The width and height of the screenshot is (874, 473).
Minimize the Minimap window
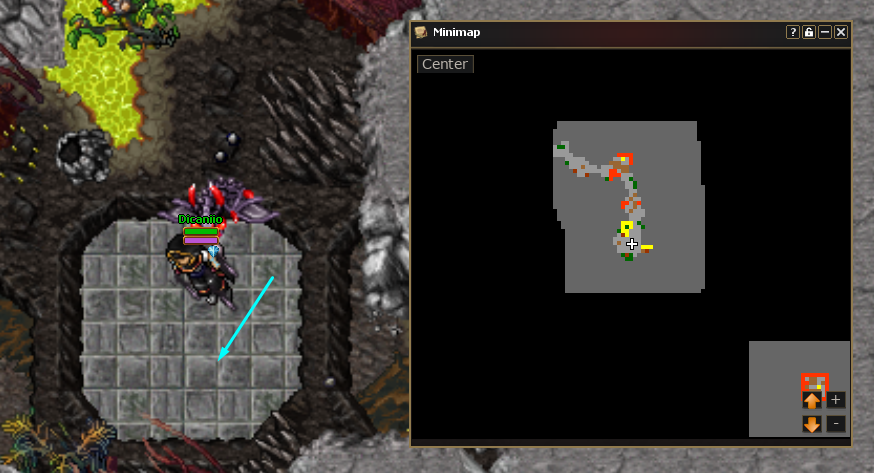coord(825,32)
